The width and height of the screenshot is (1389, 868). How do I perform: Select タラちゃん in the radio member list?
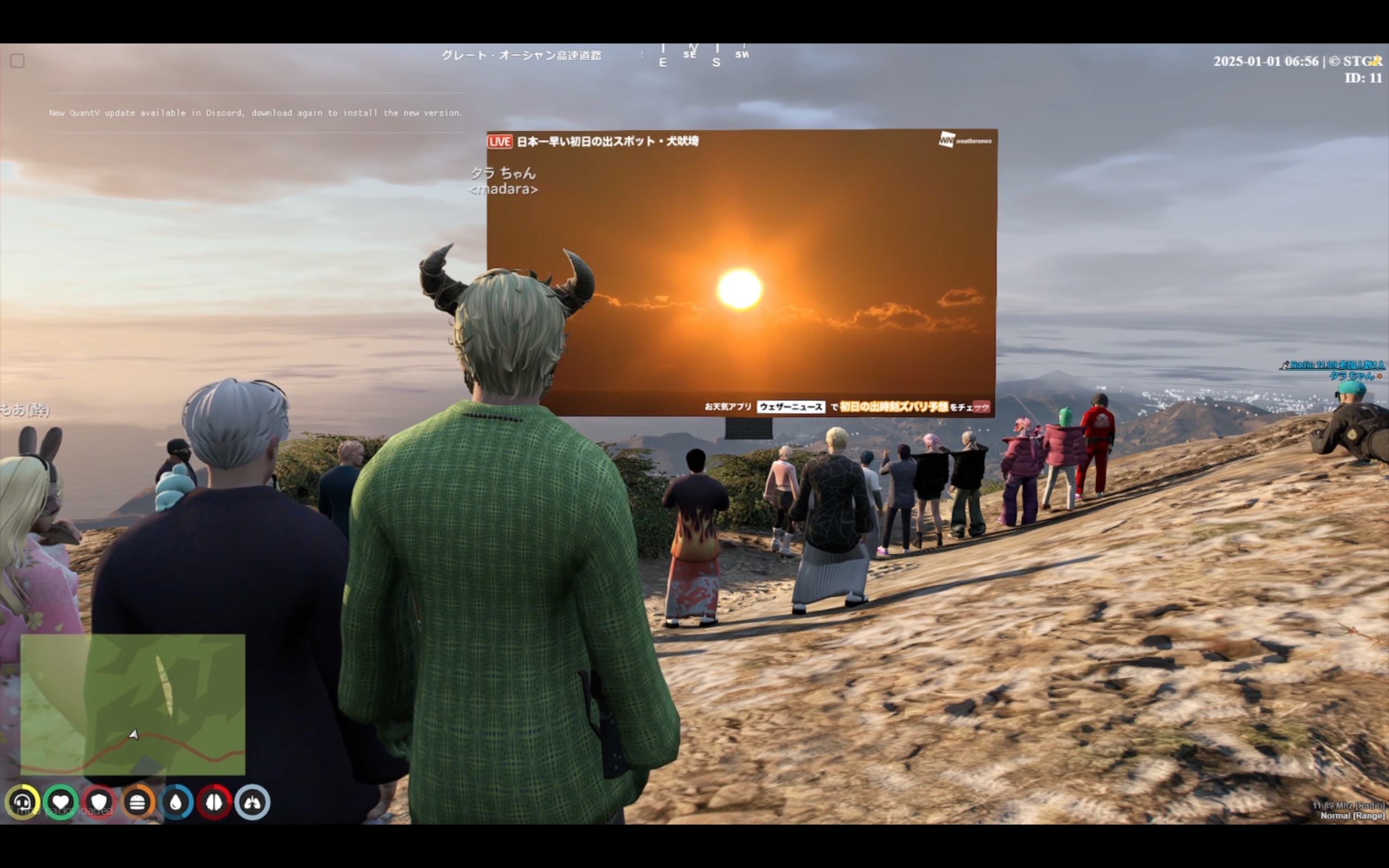pos(1352,376)
